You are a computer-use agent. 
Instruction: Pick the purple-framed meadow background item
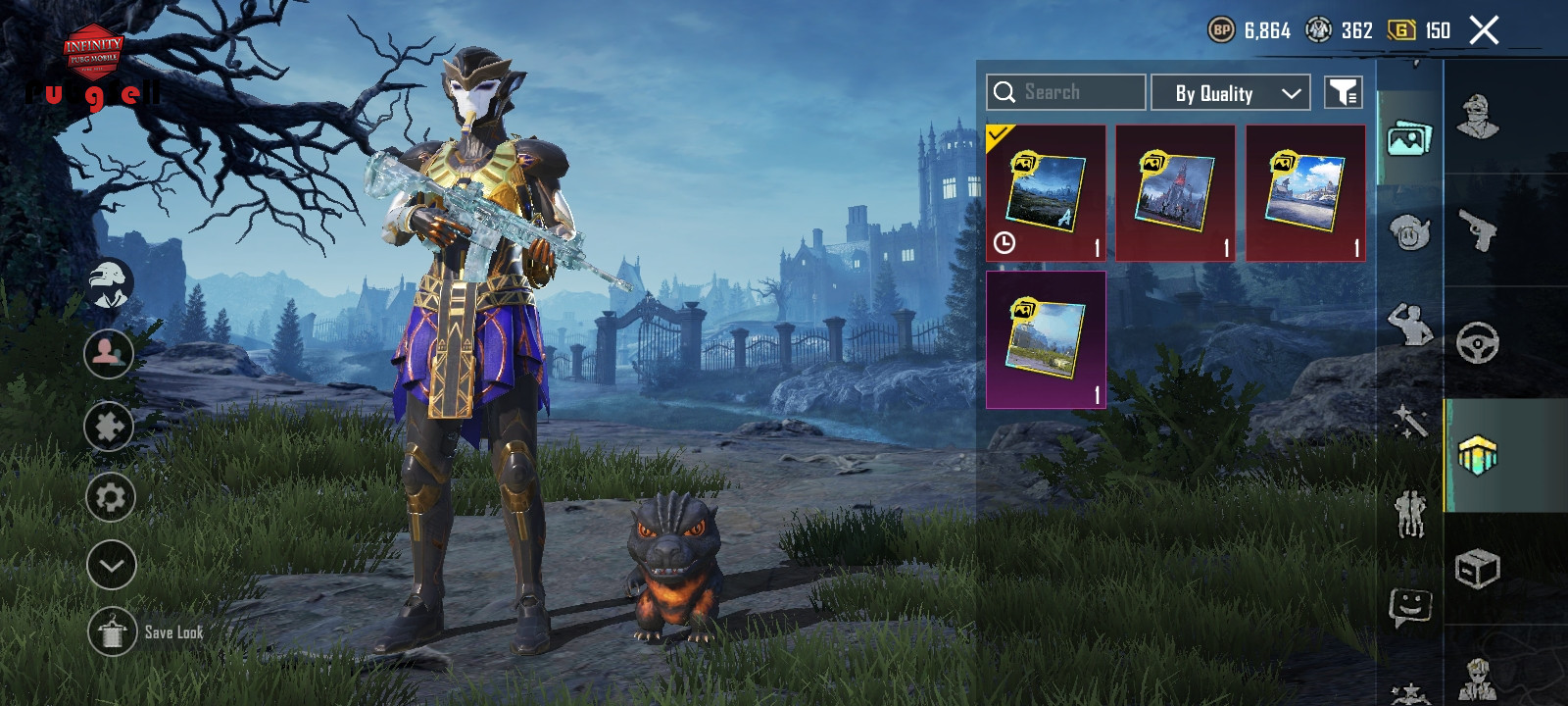click(x=1046, y=339)
